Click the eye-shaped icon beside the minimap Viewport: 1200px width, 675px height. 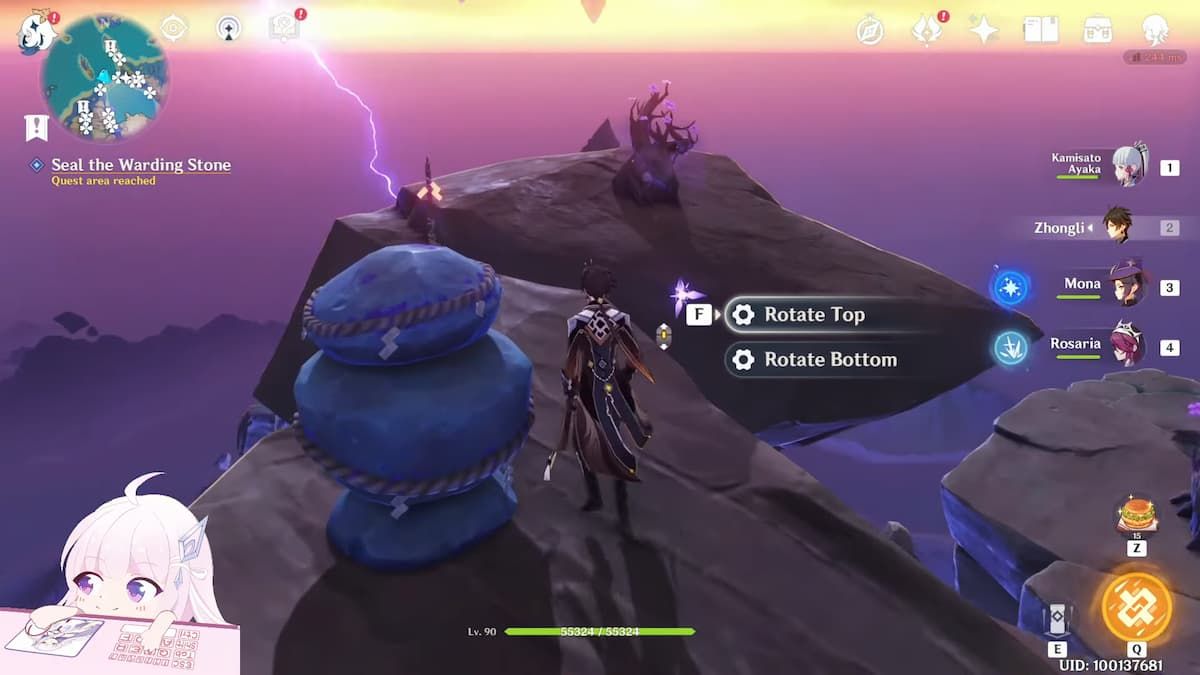click(x=174, y=28)
